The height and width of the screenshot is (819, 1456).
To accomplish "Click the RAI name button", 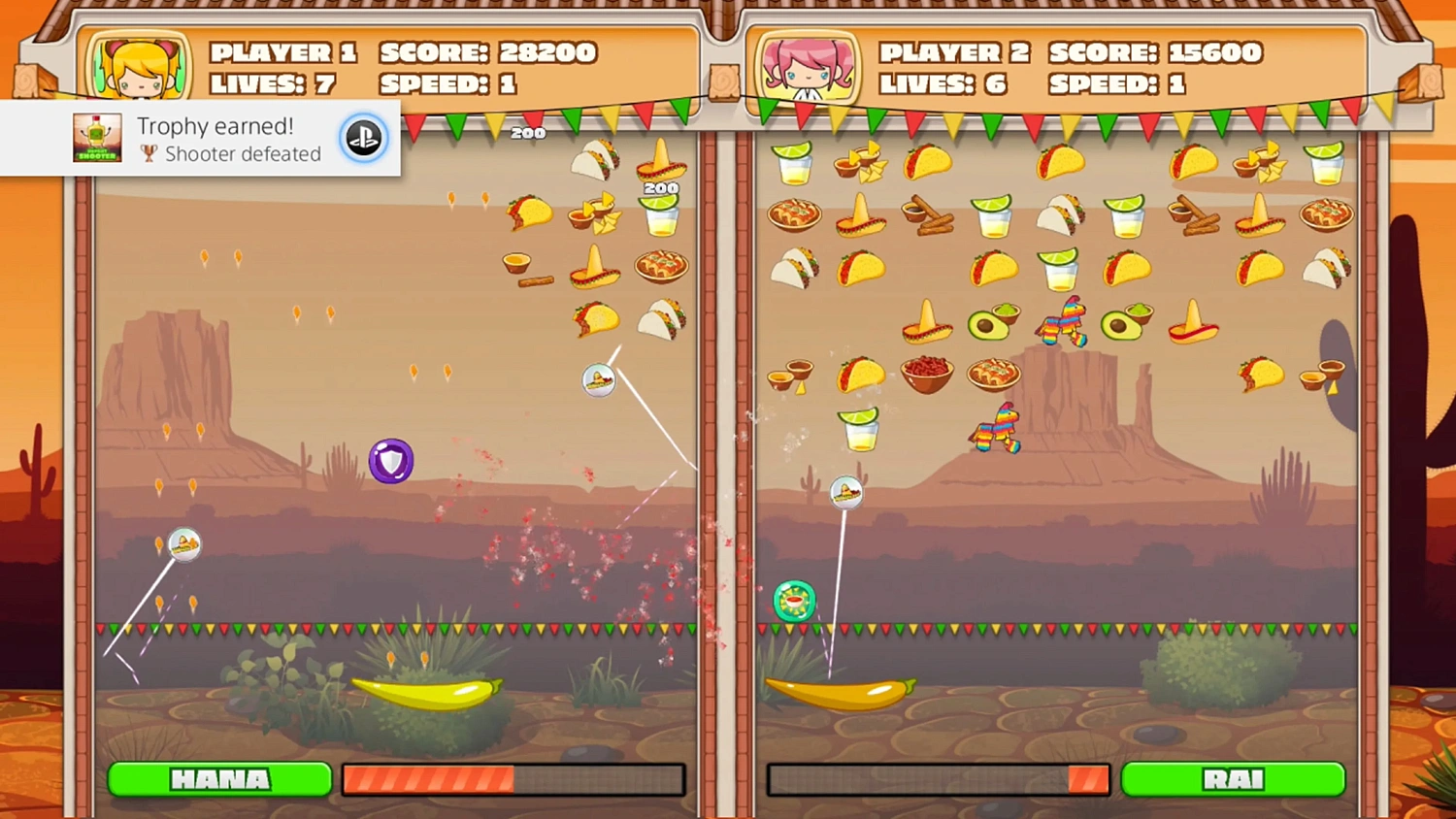I will coord(1234,778).
